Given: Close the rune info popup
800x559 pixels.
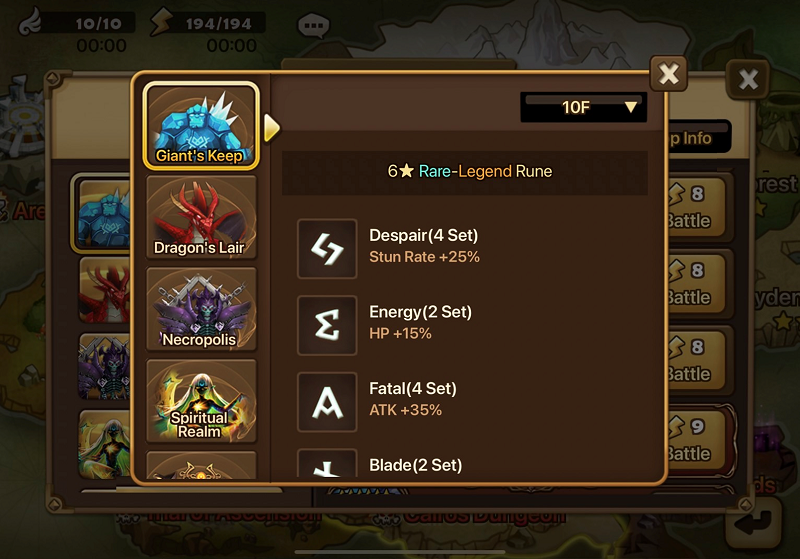Looking at the screenshot, I should pyautogui.click(x=669, y=74).
